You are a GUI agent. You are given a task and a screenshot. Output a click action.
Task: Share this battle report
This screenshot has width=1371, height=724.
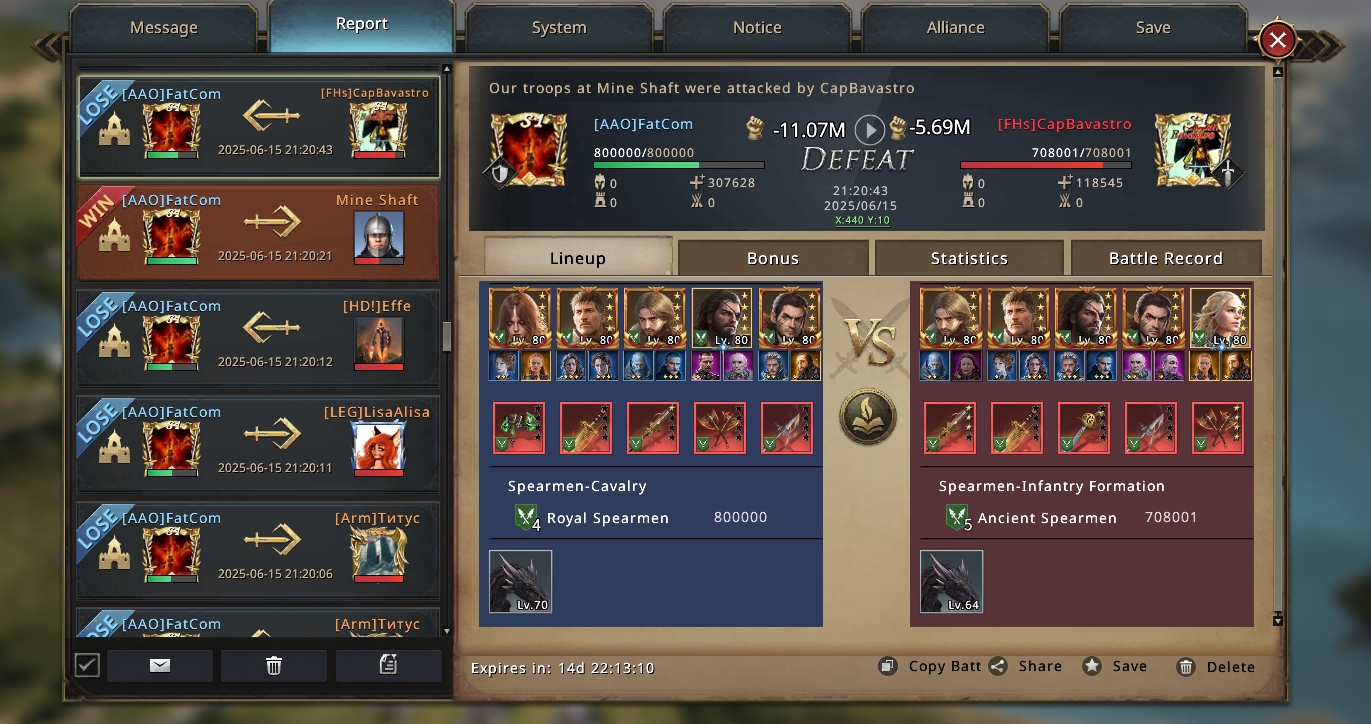point(1026,666)
